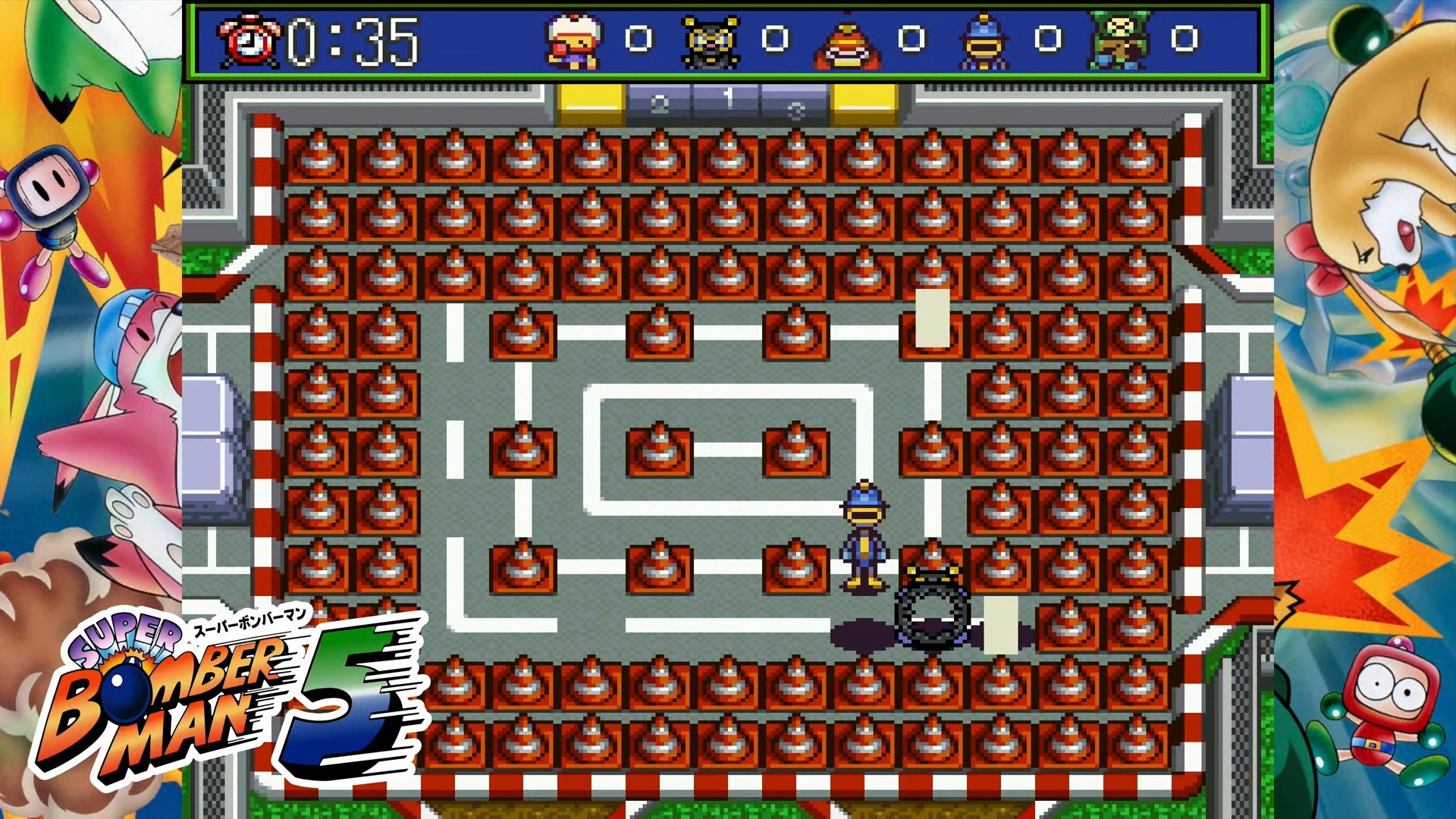The width and height of the screenshot is (1456, 819).
Task: Select the blue-capped character portrait in HUD
Action: click(982, 39)
